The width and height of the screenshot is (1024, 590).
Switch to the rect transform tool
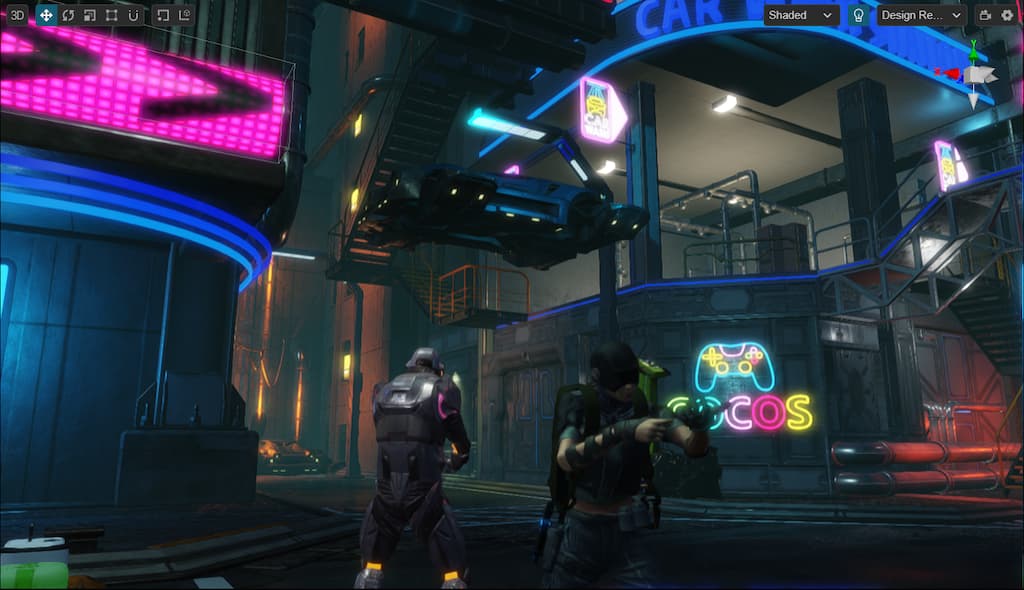[x=111, y=15]
